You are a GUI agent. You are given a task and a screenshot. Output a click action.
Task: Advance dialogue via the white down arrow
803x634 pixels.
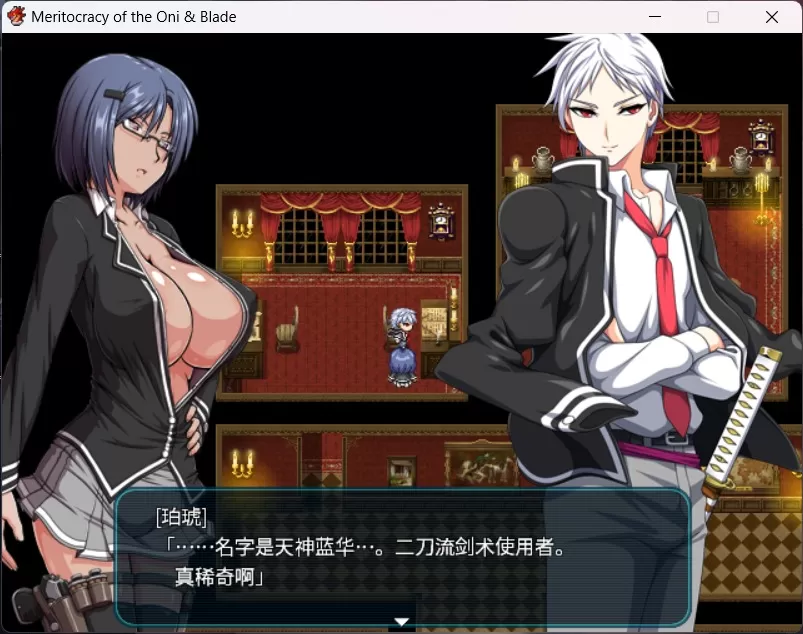pyautogui.click(x=402, y=622)
